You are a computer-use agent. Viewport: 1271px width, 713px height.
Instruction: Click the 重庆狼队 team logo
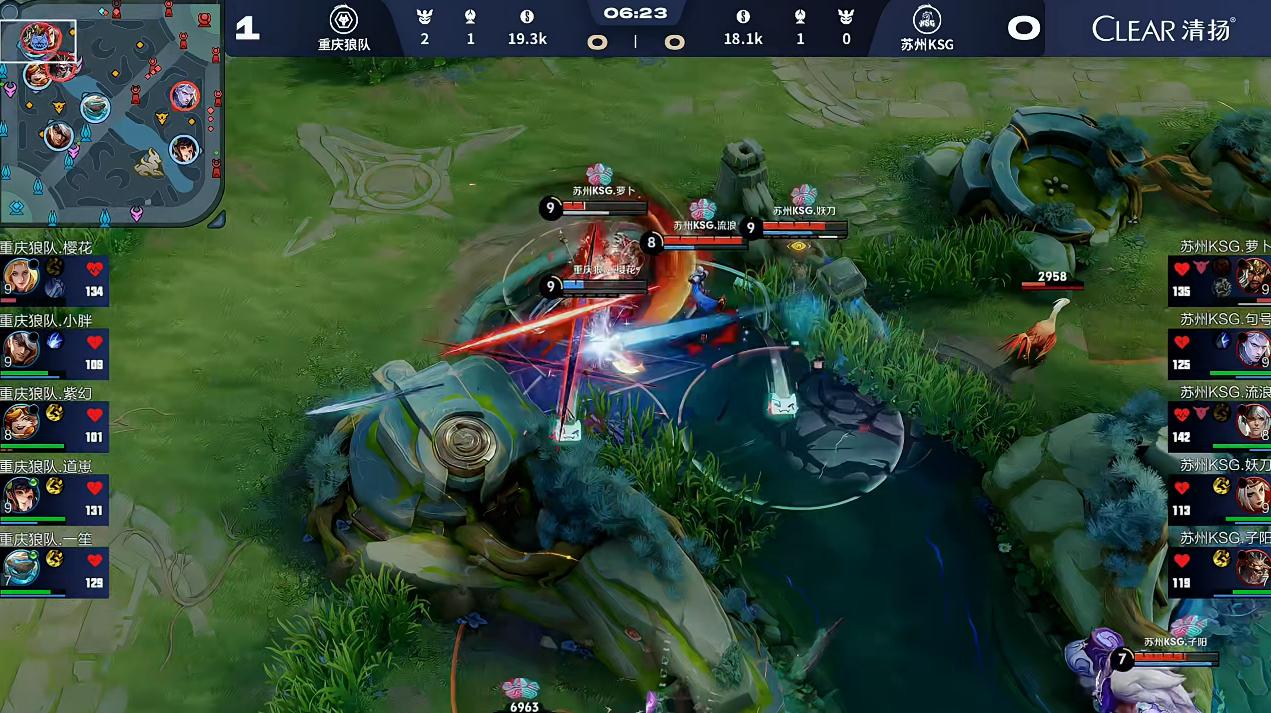click(343, 19)
